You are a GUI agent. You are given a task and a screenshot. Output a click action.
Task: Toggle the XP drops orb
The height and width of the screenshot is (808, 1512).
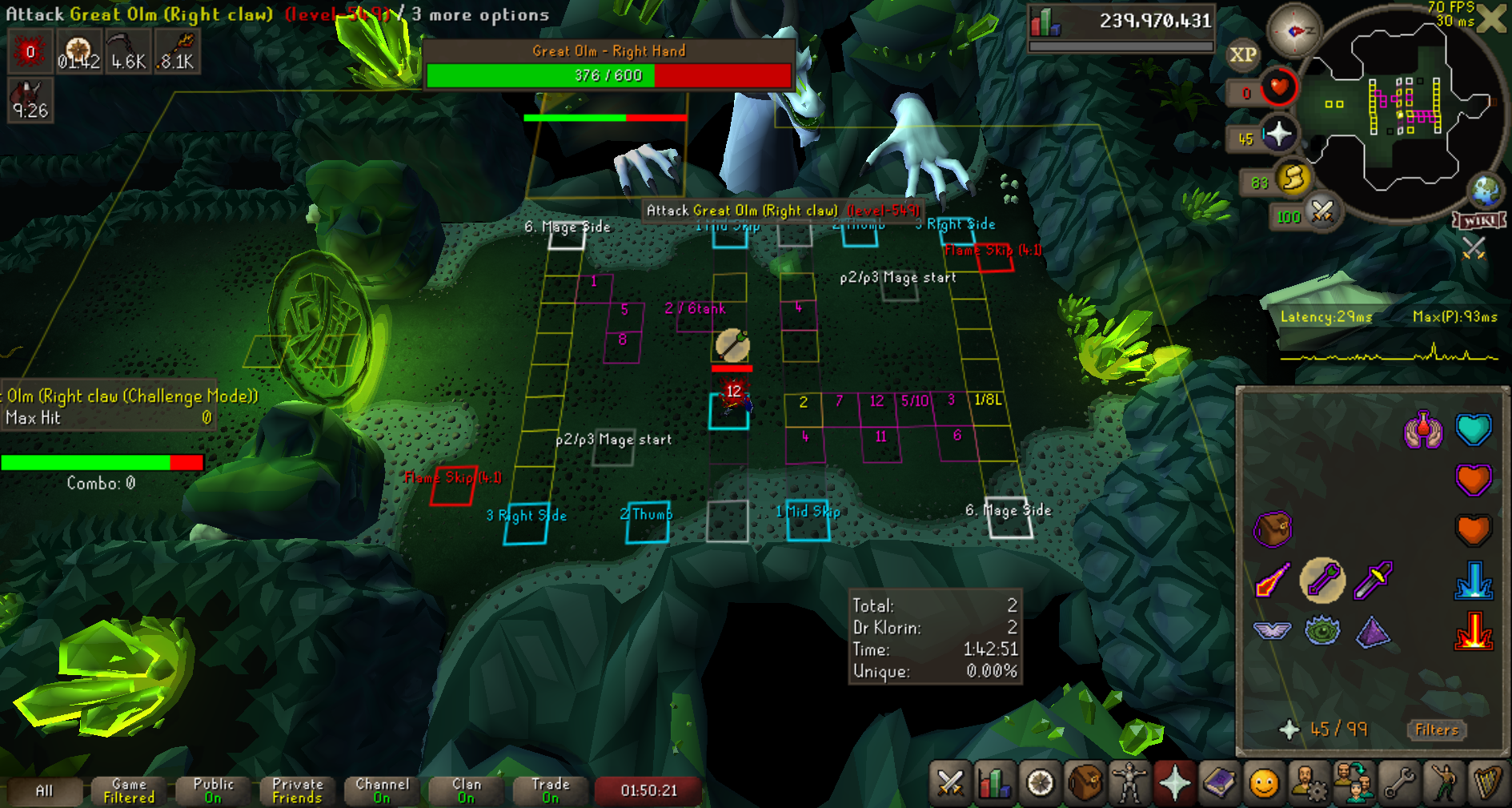coord(1242,55)
